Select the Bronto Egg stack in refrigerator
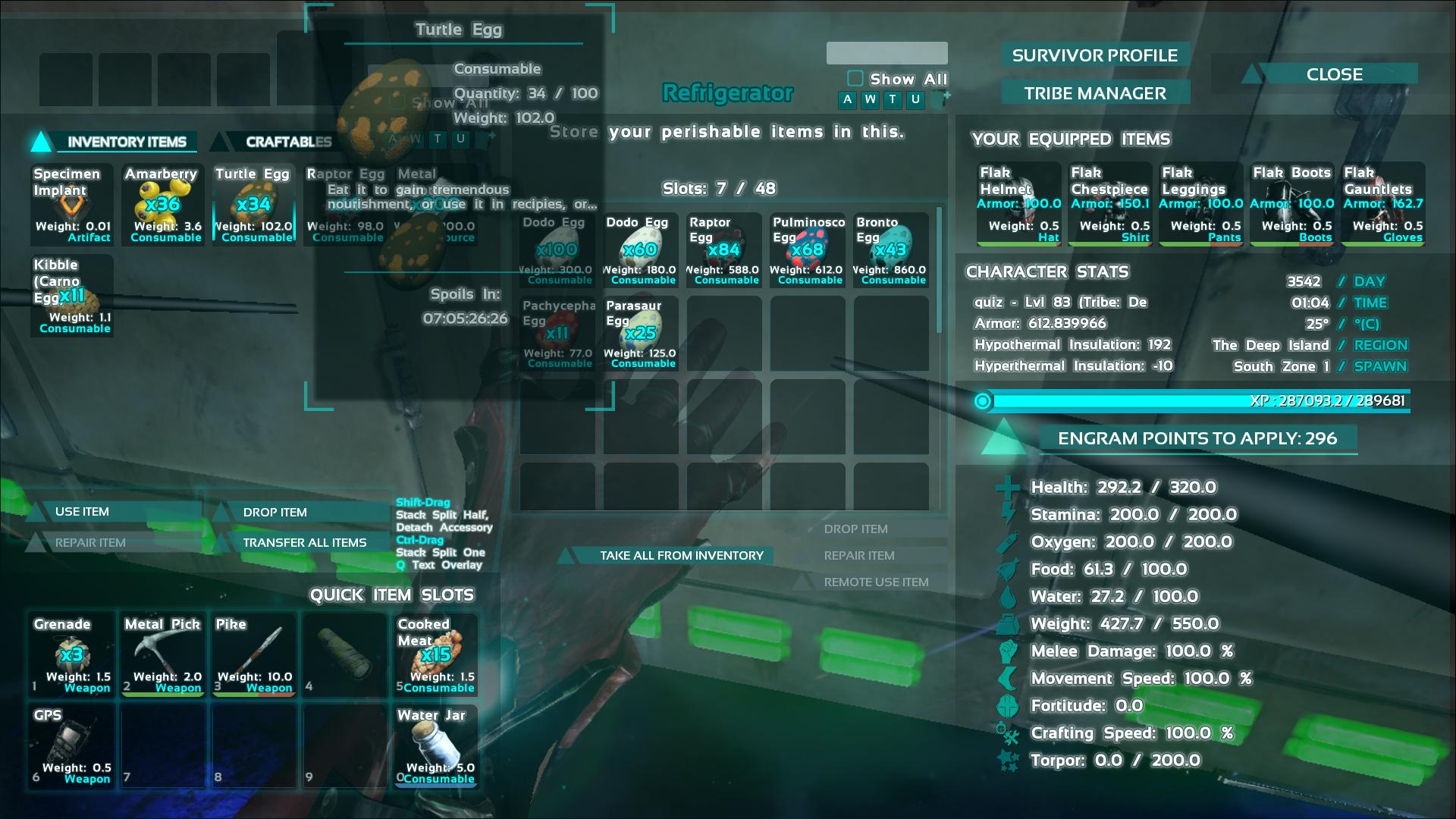This screenshot has height=819, width=1456. [891, 250]
